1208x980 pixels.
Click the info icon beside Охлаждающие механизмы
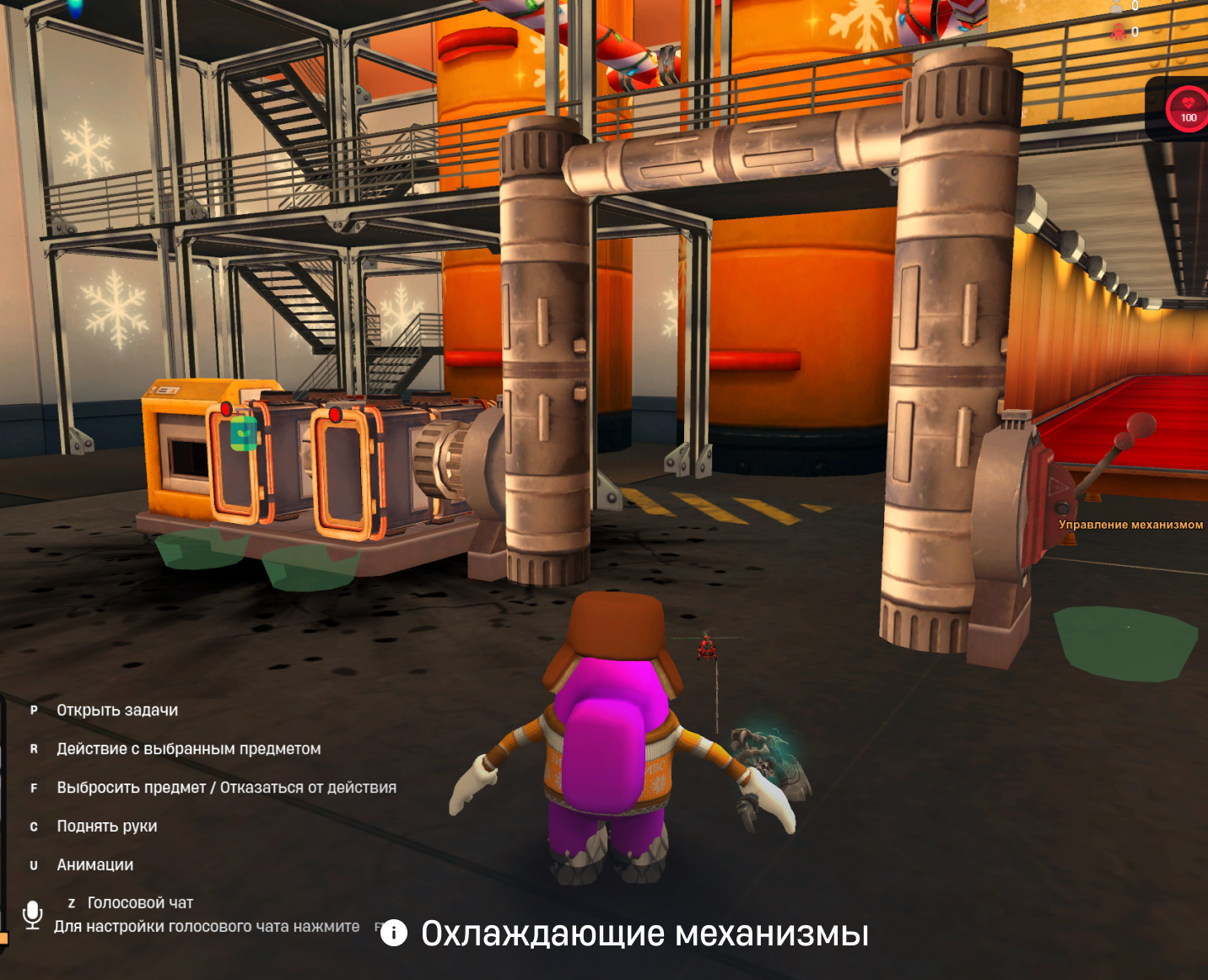pos(394,933)
